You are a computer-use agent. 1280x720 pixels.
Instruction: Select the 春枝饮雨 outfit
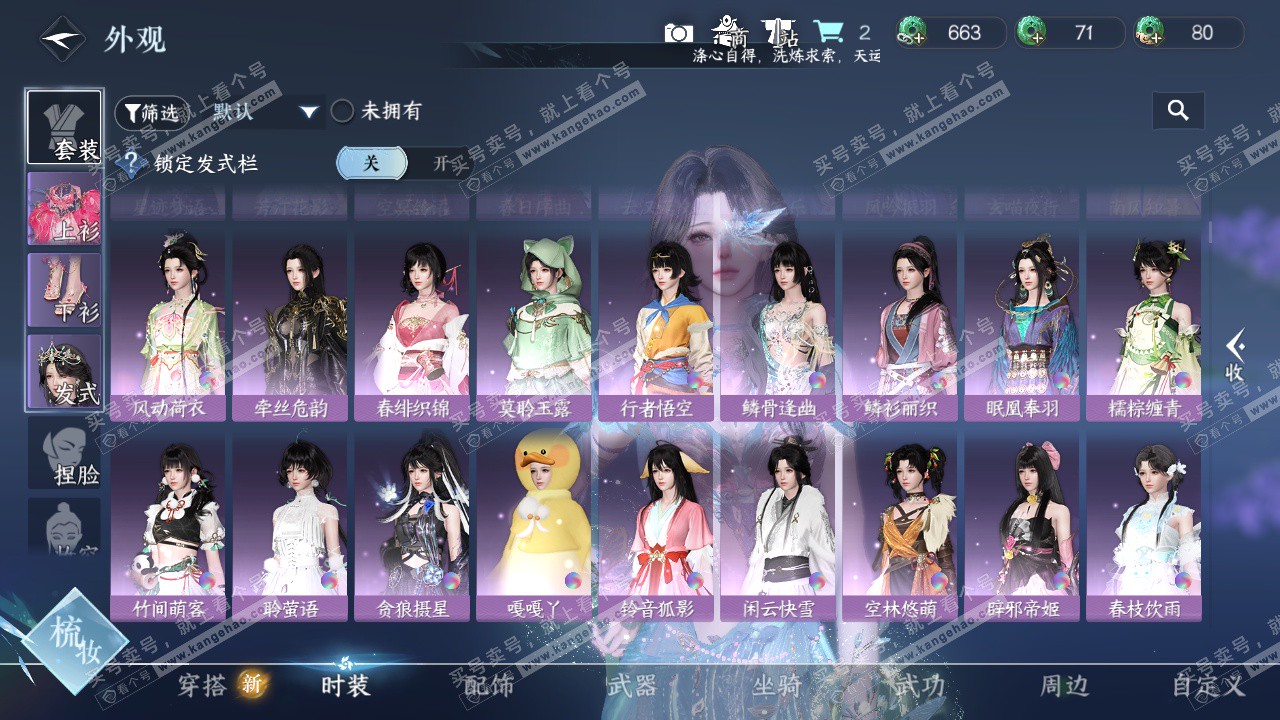click(1144, 526)
